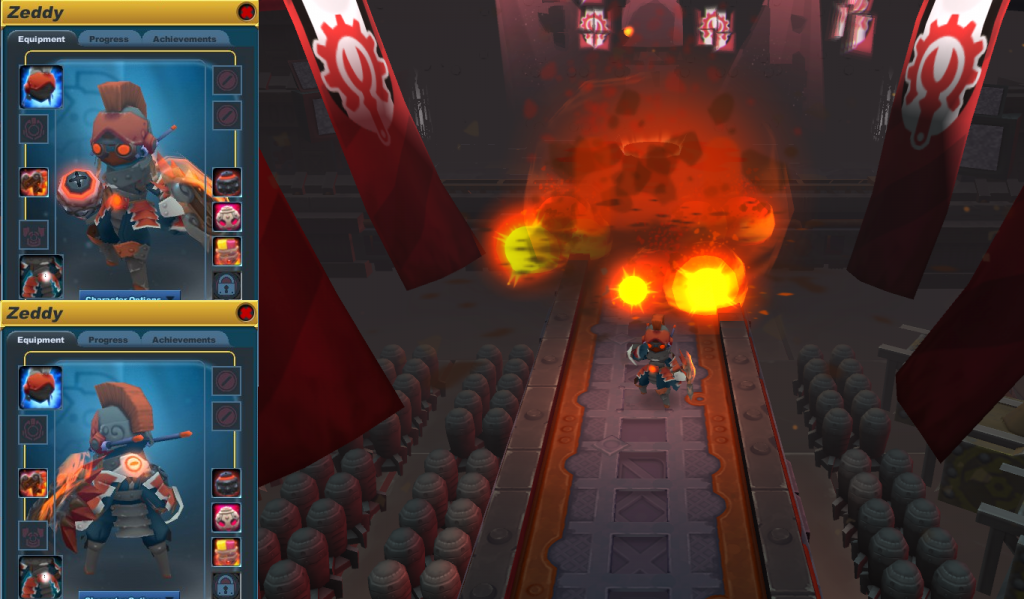Switch to Progress tab in upper Zeddy window
Screen dimensions: 1024x599
108,39
